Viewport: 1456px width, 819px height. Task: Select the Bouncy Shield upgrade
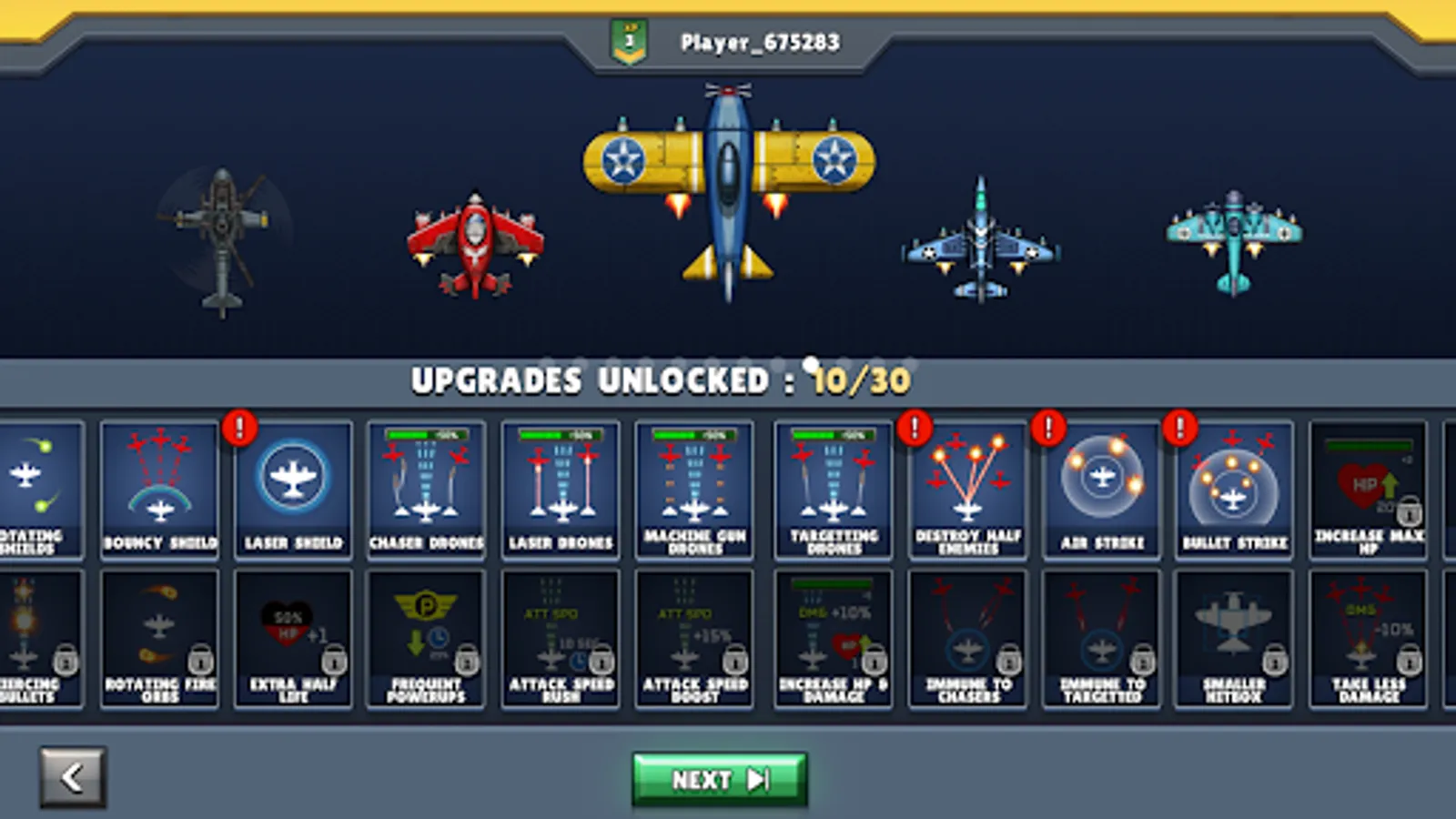pyautogui.click(x=159, y=487)
